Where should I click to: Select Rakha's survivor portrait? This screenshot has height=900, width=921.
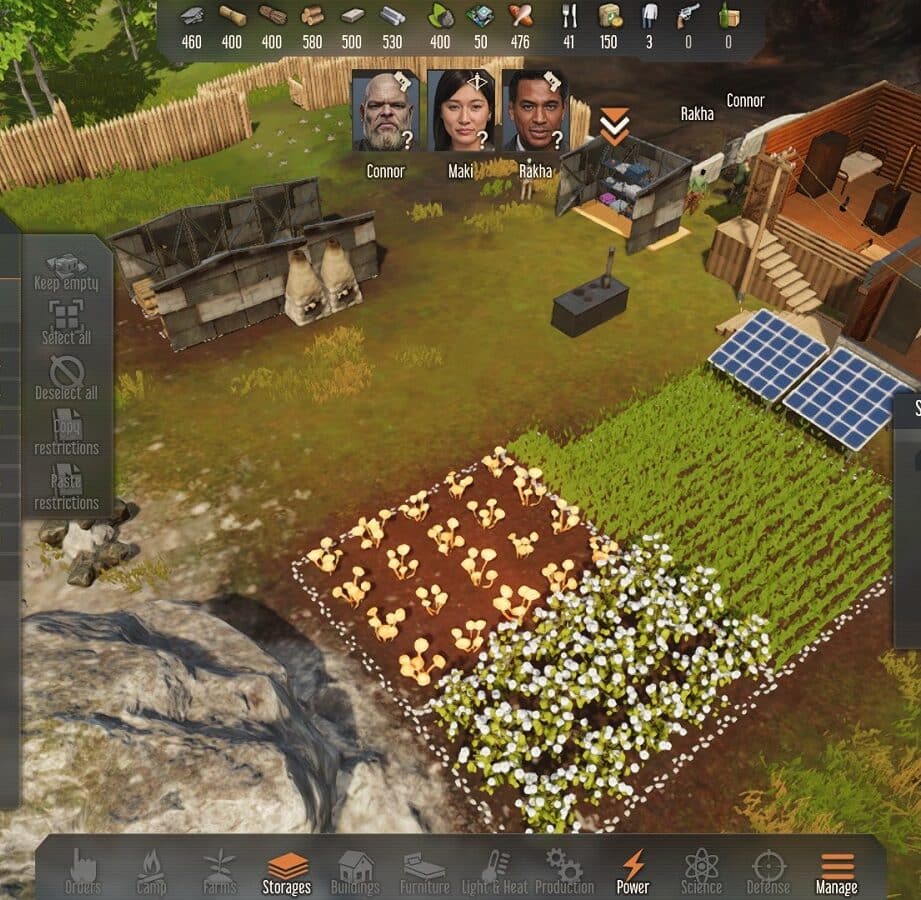535,111
